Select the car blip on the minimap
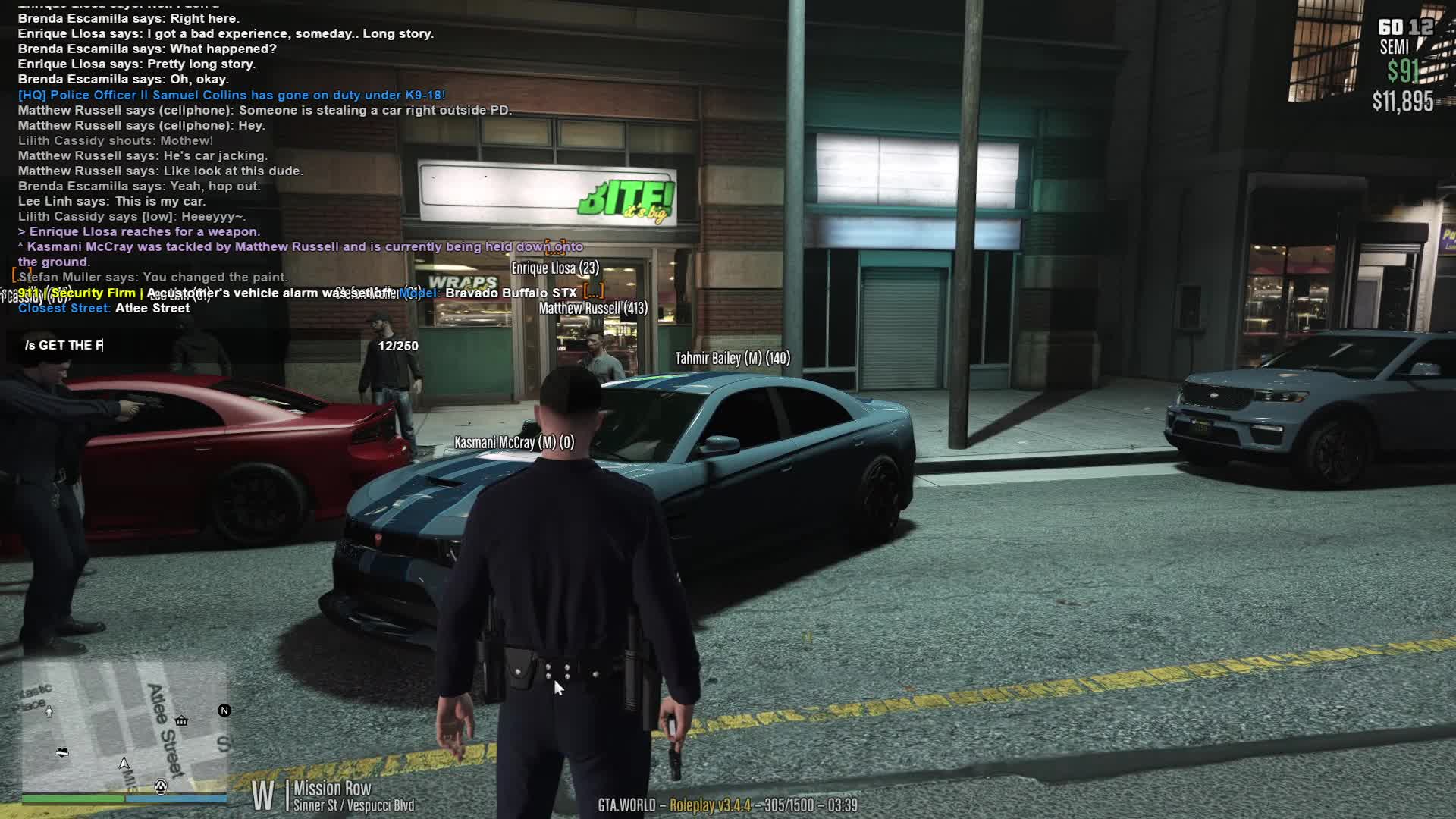Image resolution: width=1456 pixels, height=819 pixels. (x=62, y=752)
